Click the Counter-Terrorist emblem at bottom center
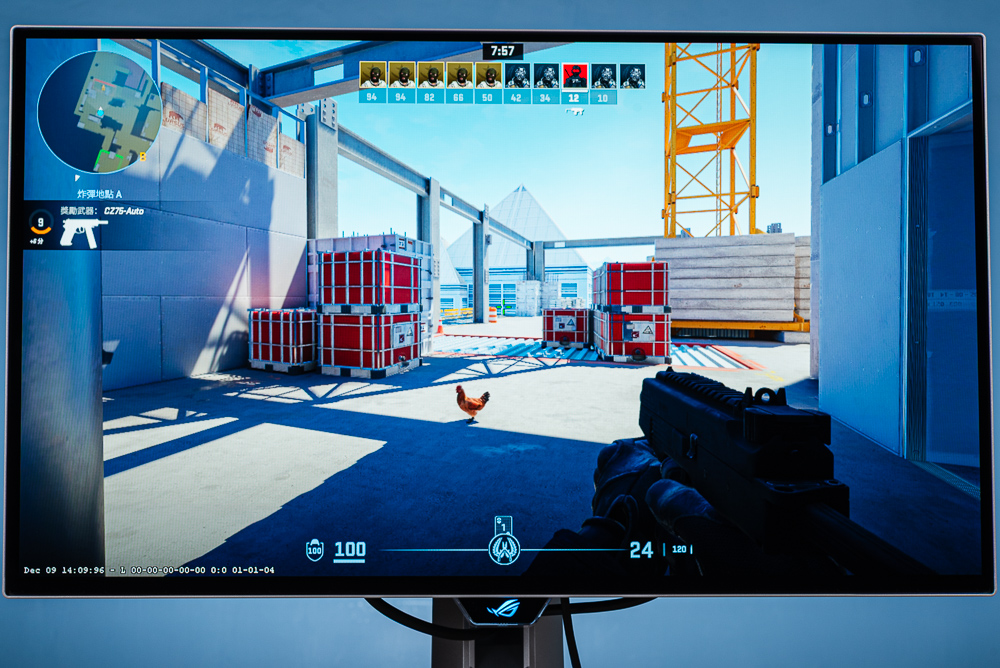 (503, 548)
